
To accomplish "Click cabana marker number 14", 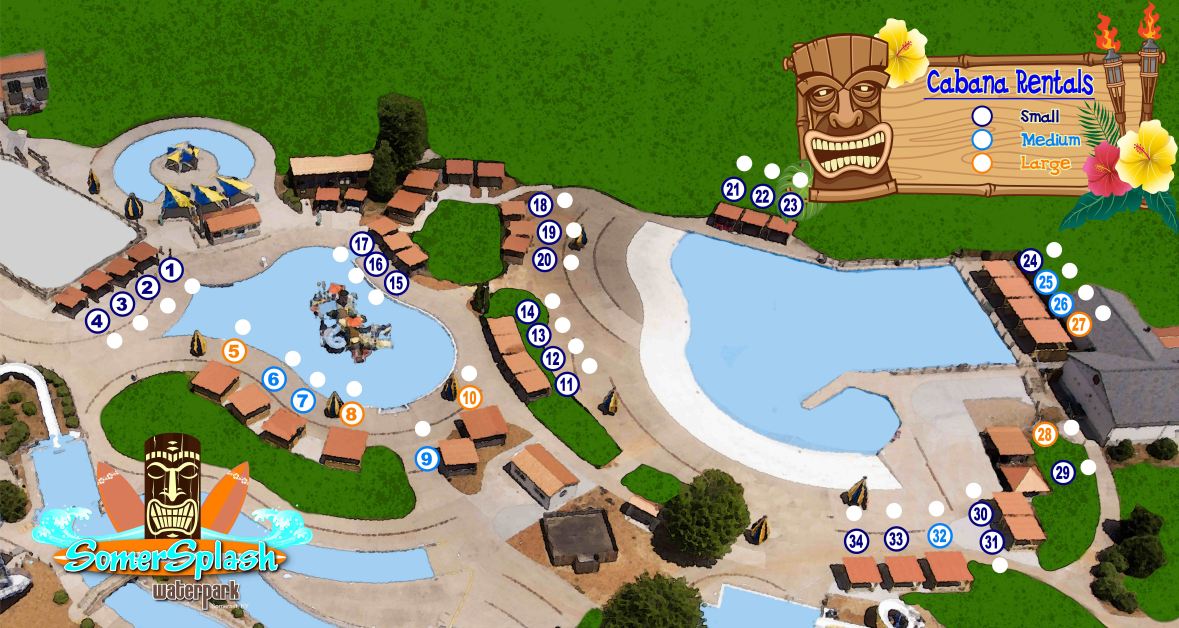I will [x=527, y=311].
